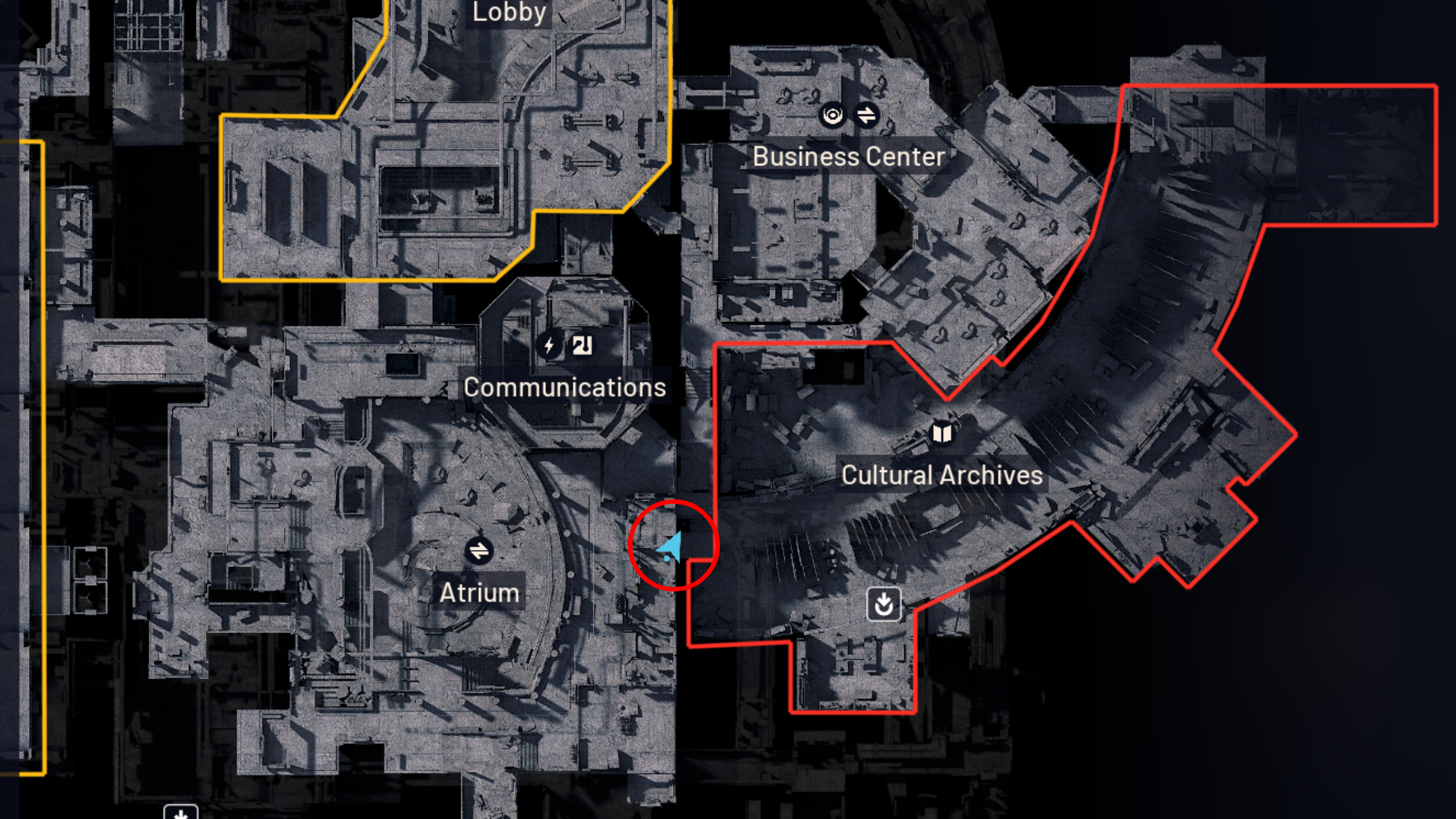The height and width of the screenshot is (819, 1456).
Task: Select the Atrium label
Action: pyautogui.click(x=479, y=593)
